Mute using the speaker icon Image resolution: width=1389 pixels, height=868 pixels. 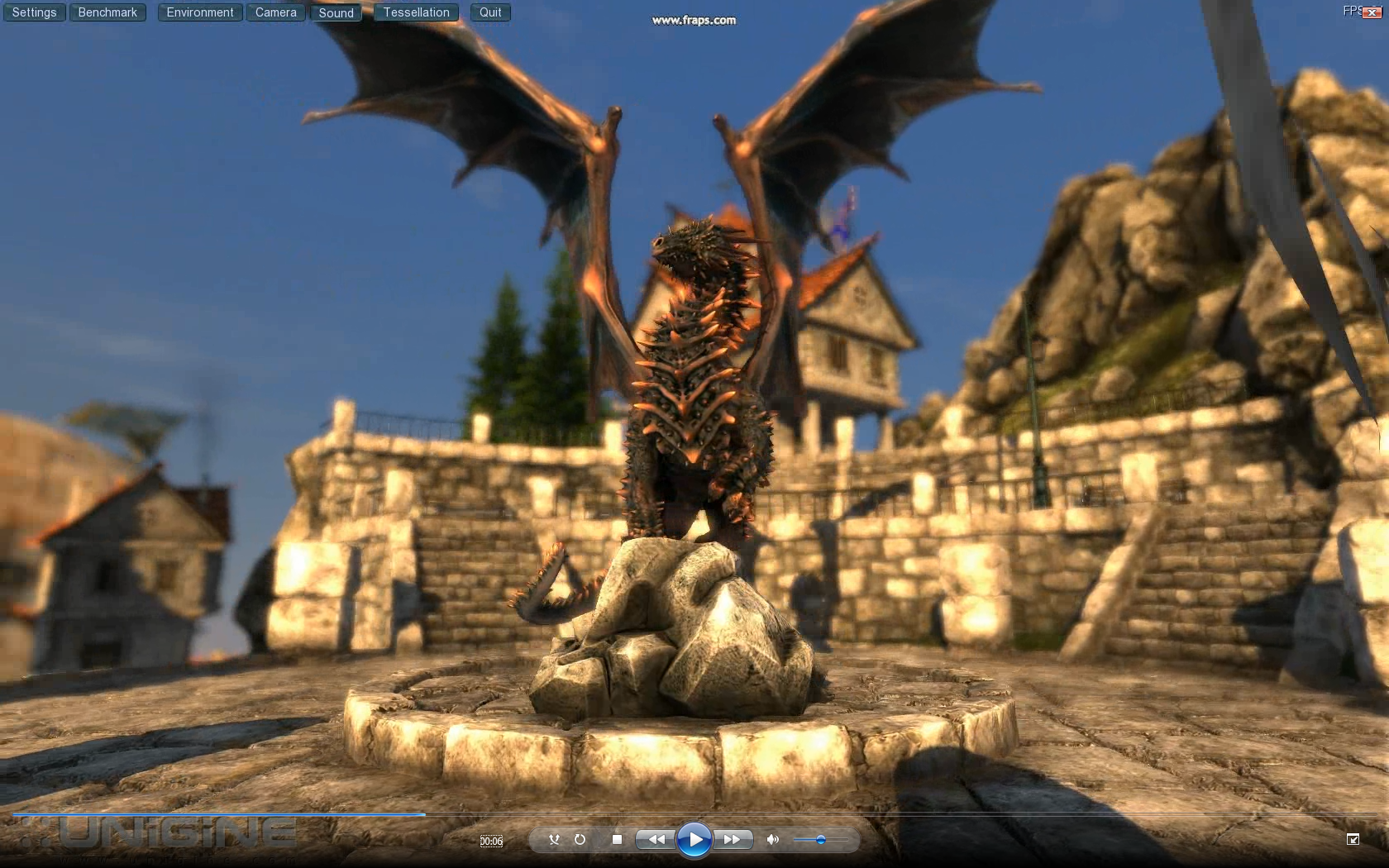772,839
